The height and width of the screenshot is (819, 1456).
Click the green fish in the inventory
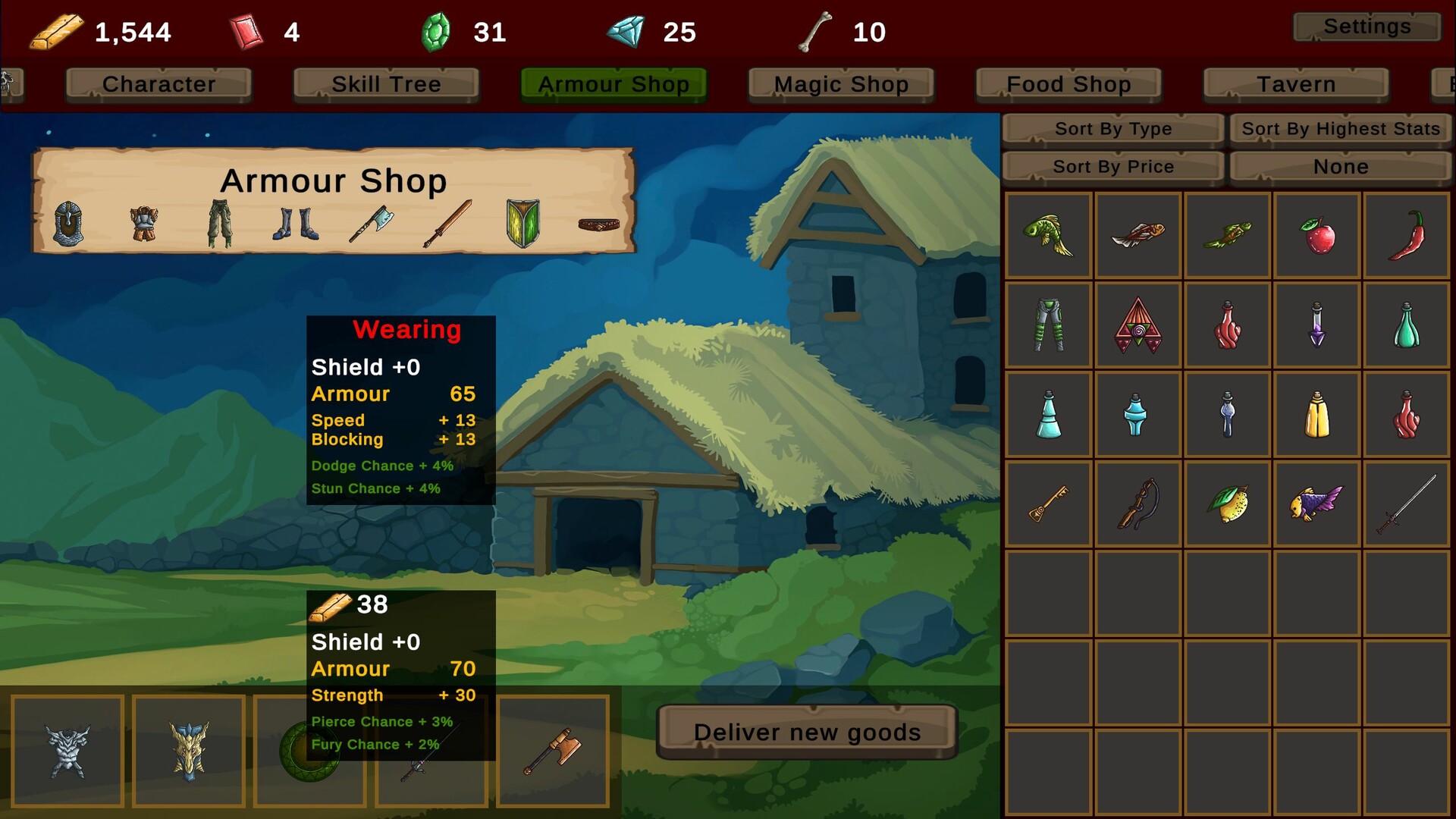coord(1049,234)
